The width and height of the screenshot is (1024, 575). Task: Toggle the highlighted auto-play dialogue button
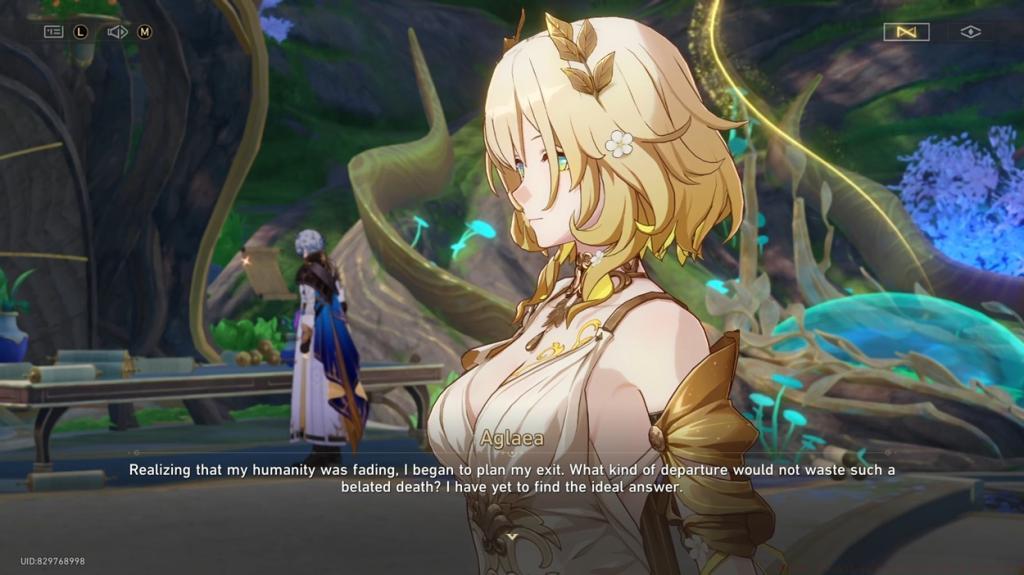point(906,32)
